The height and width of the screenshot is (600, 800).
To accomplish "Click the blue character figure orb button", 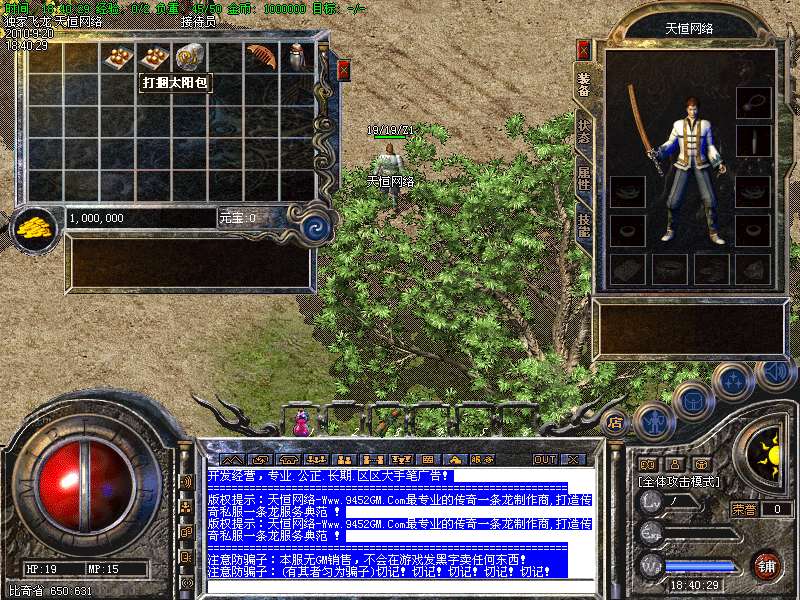I will 652,422.
